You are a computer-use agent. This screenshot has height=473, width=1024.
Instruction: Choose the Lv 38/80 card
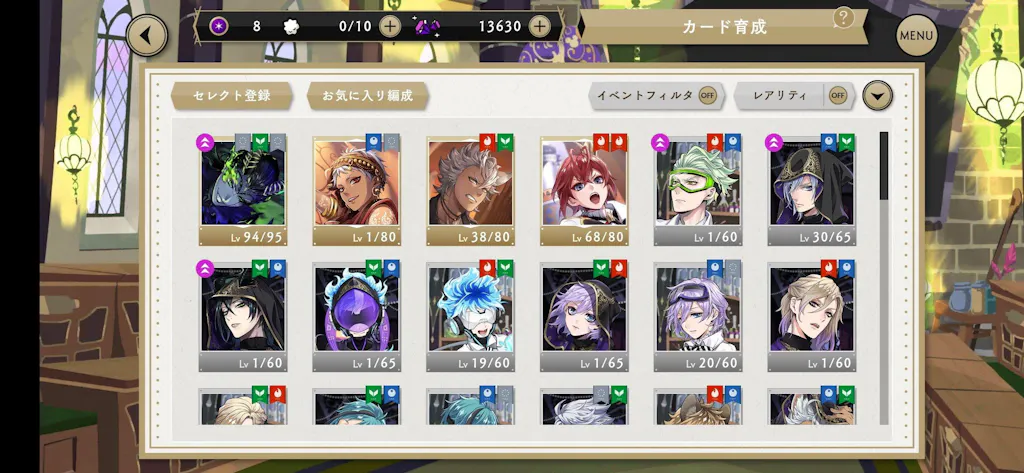point(470,190)
